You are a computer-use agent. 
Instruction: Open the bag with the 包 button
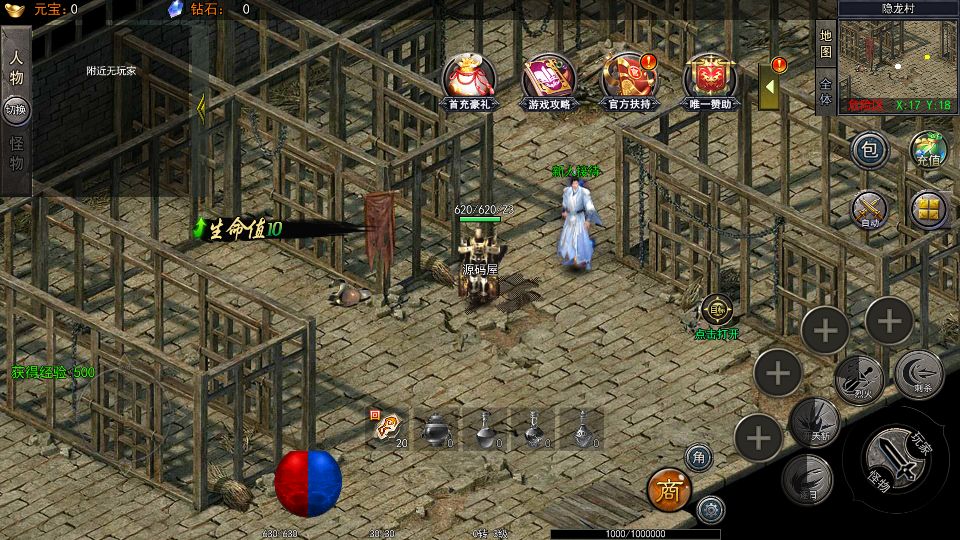pos(870,151)
